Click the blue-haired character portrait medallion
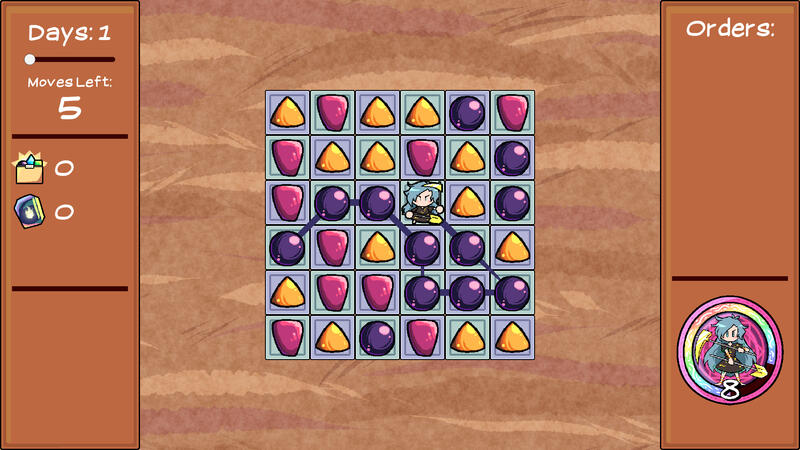 coord(729,349)
